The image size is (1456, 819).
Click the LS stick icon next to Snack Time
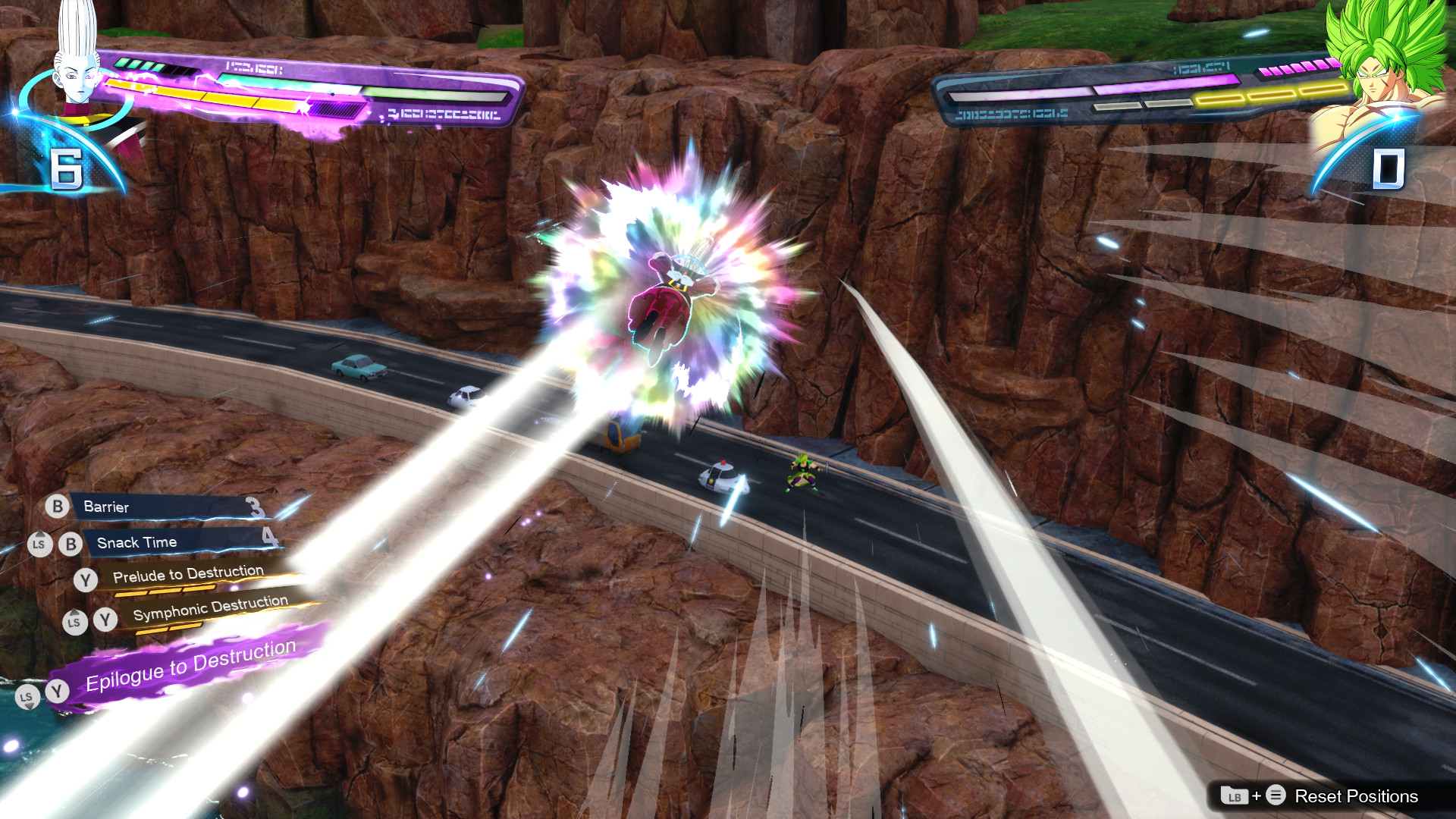point(41,544)
